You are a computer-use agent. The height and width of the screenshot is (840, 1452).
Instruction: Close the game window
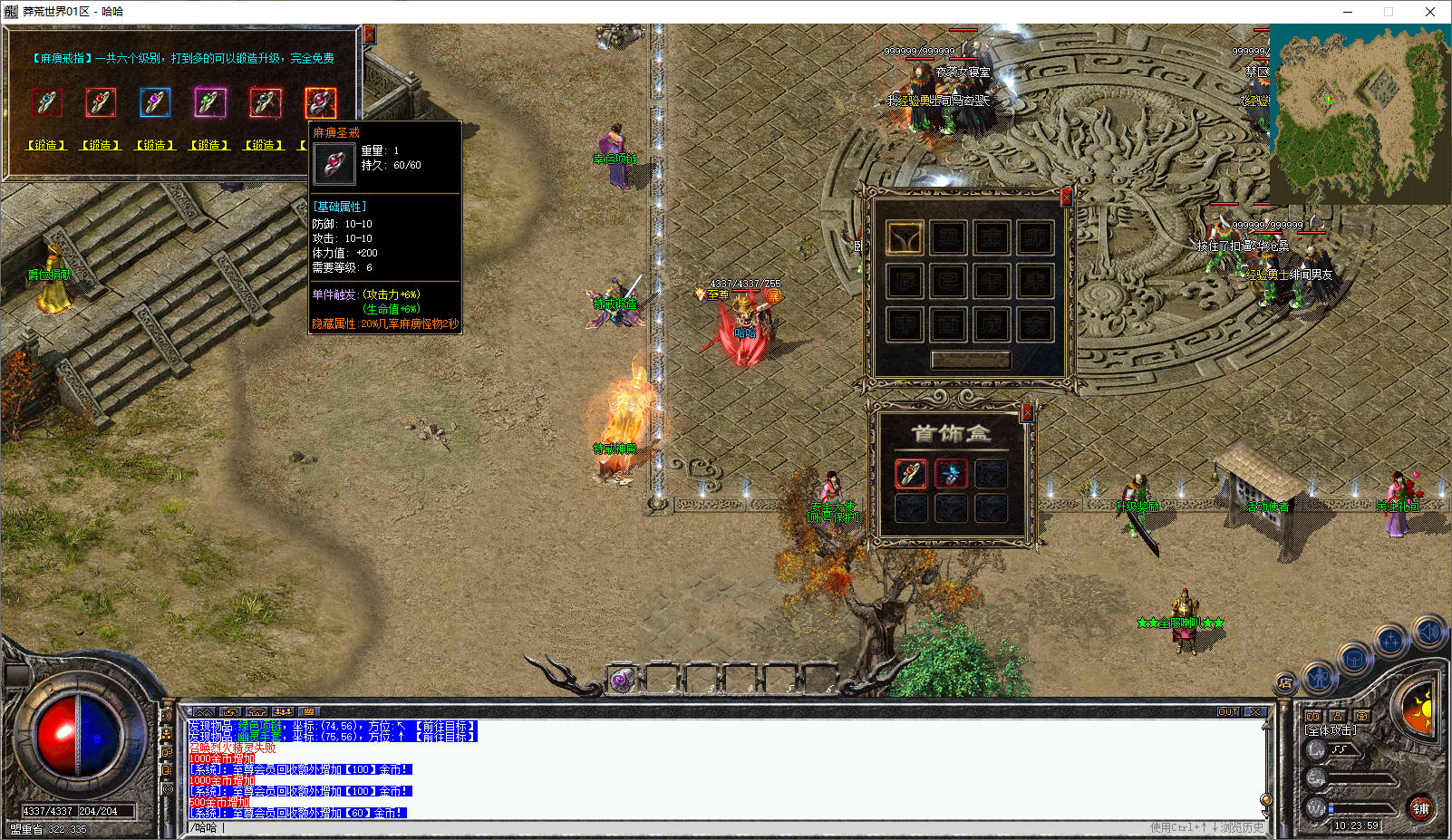1430,12
